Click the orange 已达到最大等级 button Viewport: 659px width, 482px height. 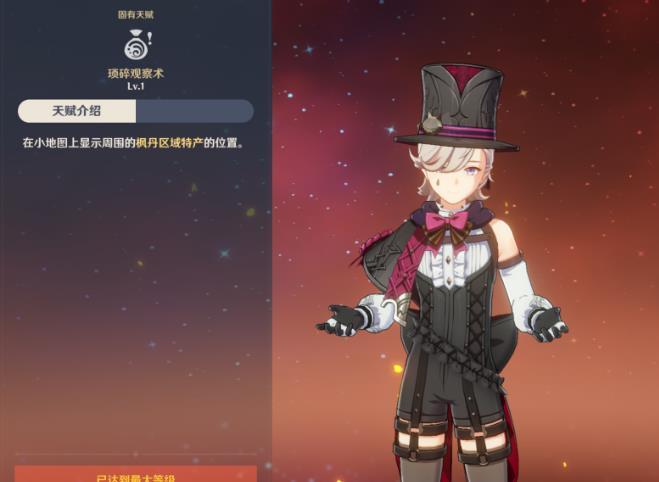pos(136,474)
